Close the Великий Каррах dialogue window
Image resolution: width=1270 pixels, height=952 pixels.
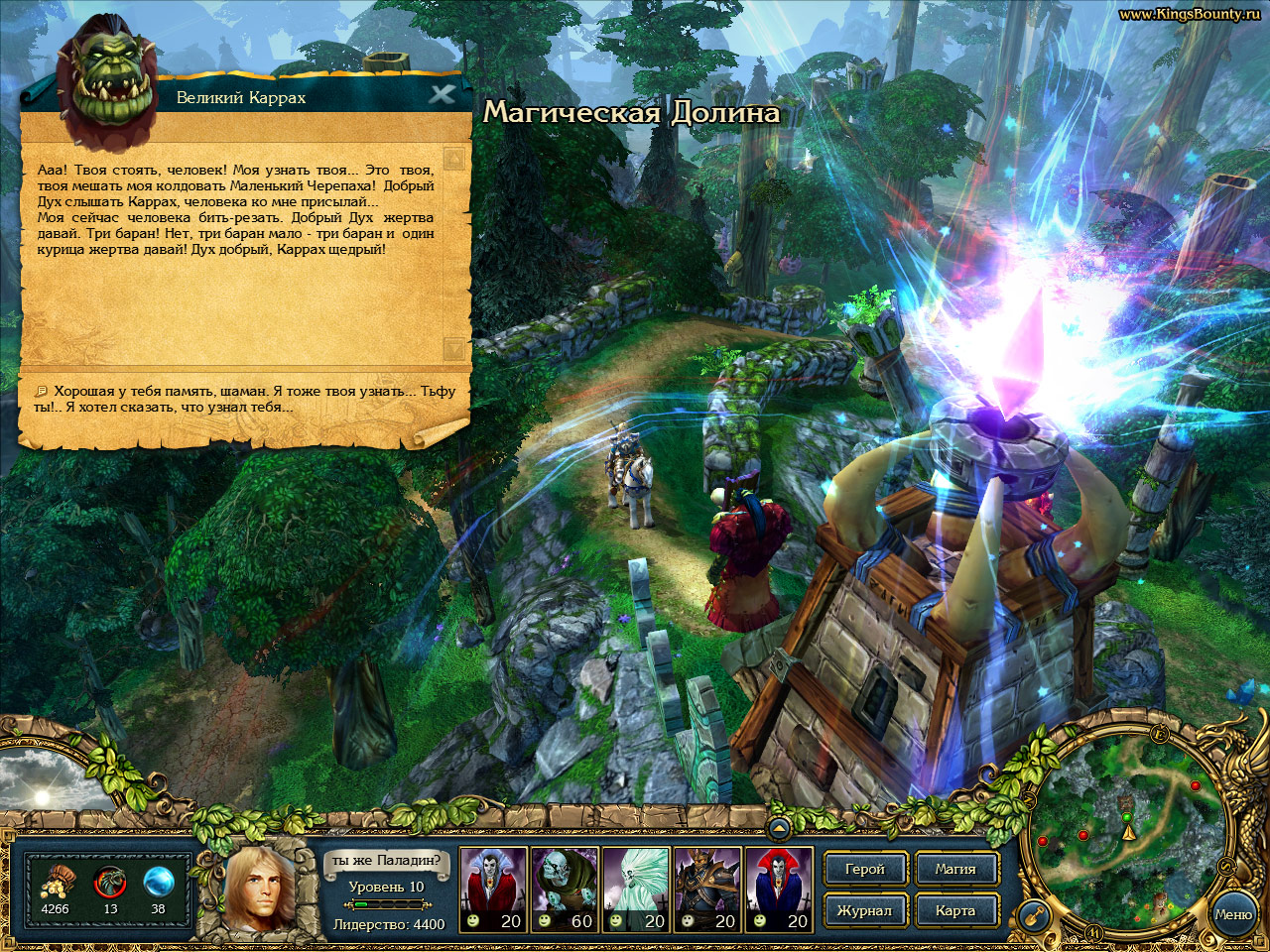point(442,94)
